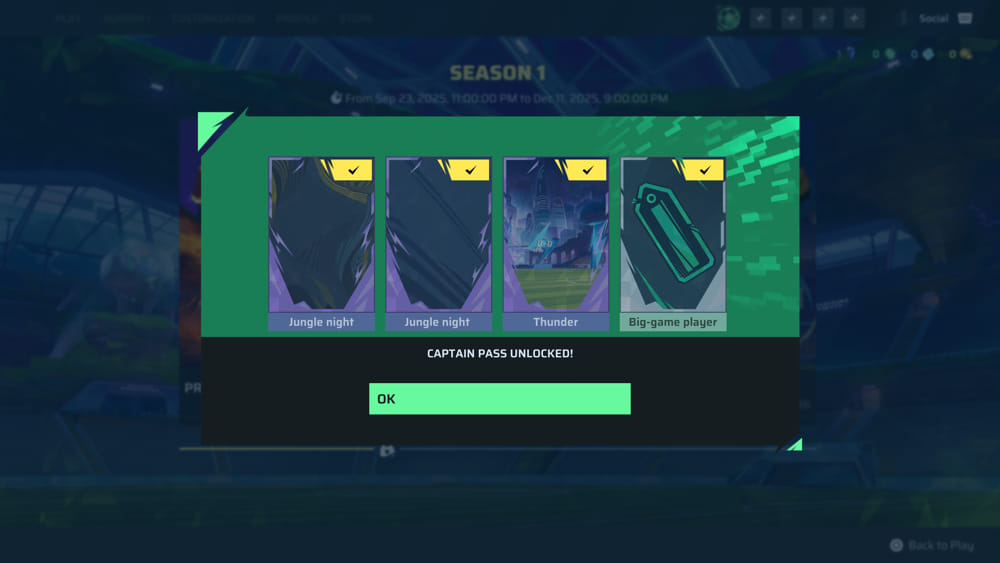Open the Store tab
Image resolution: width=1000 pixels, height=563 pixels.
click(x=356, y=18)
